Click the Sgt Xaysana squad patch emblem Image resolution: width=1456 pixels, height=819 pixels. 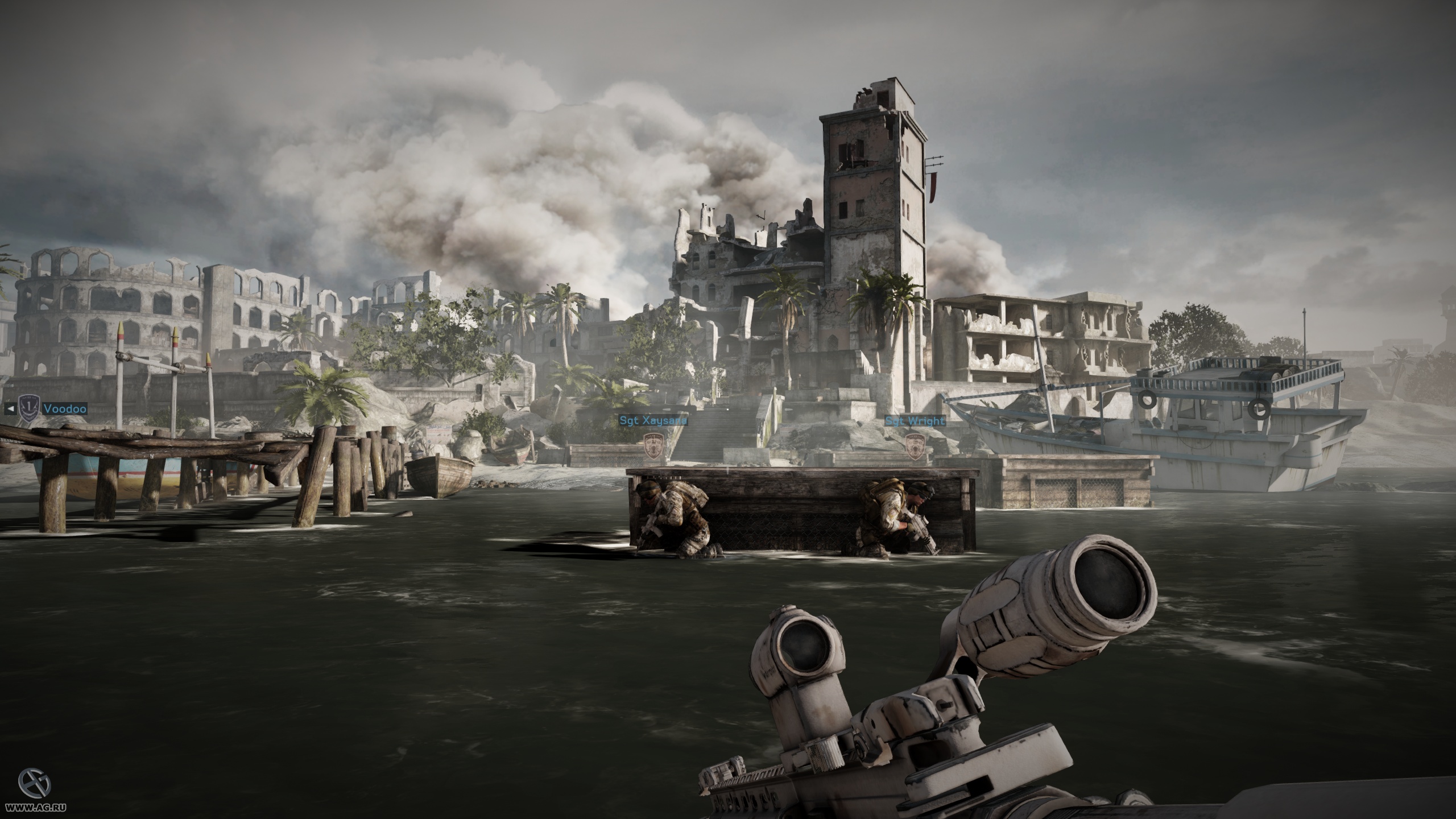(x=652, y=446)
